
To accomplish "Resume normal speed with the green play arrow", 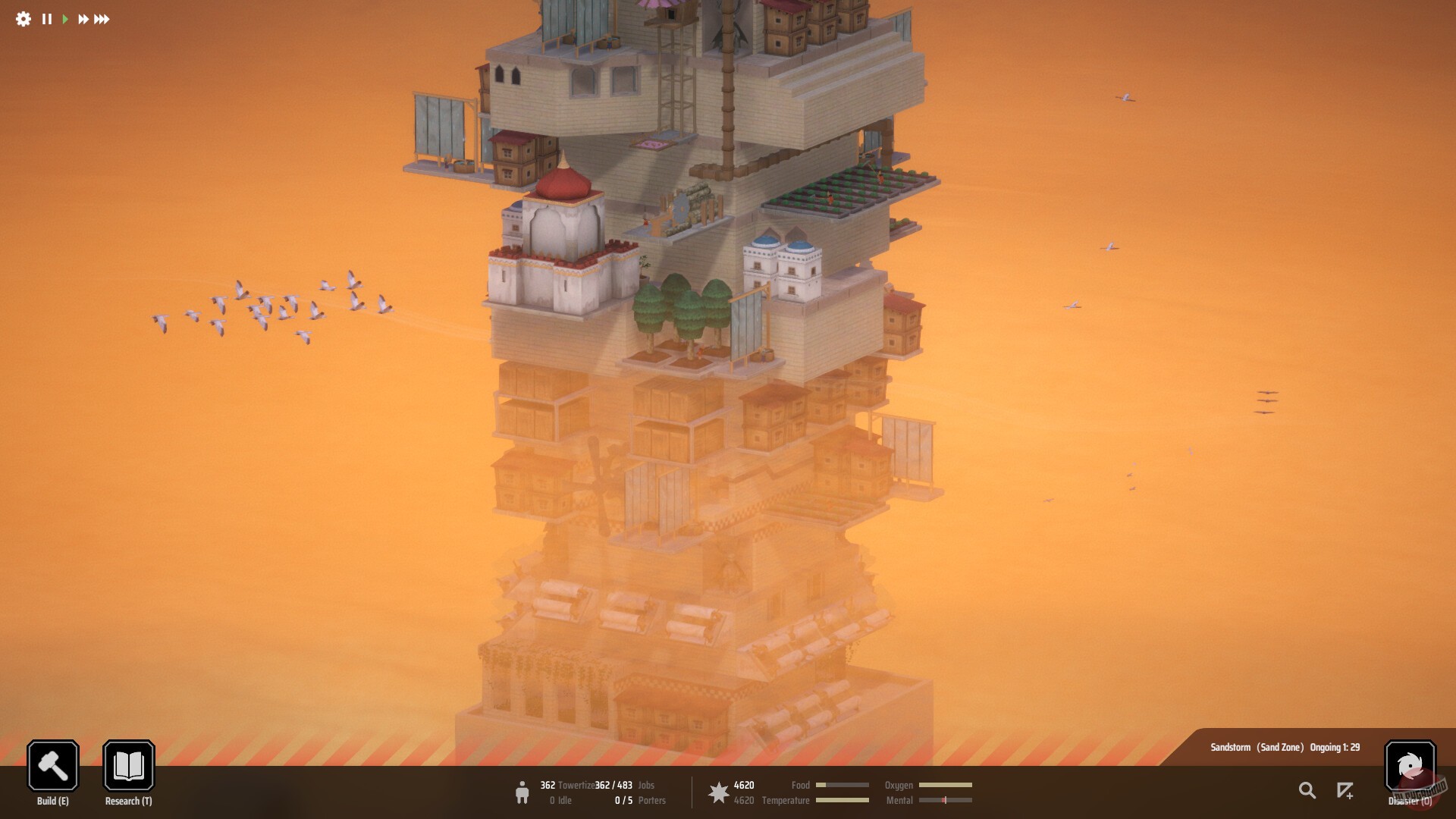I will coord(67,20).
